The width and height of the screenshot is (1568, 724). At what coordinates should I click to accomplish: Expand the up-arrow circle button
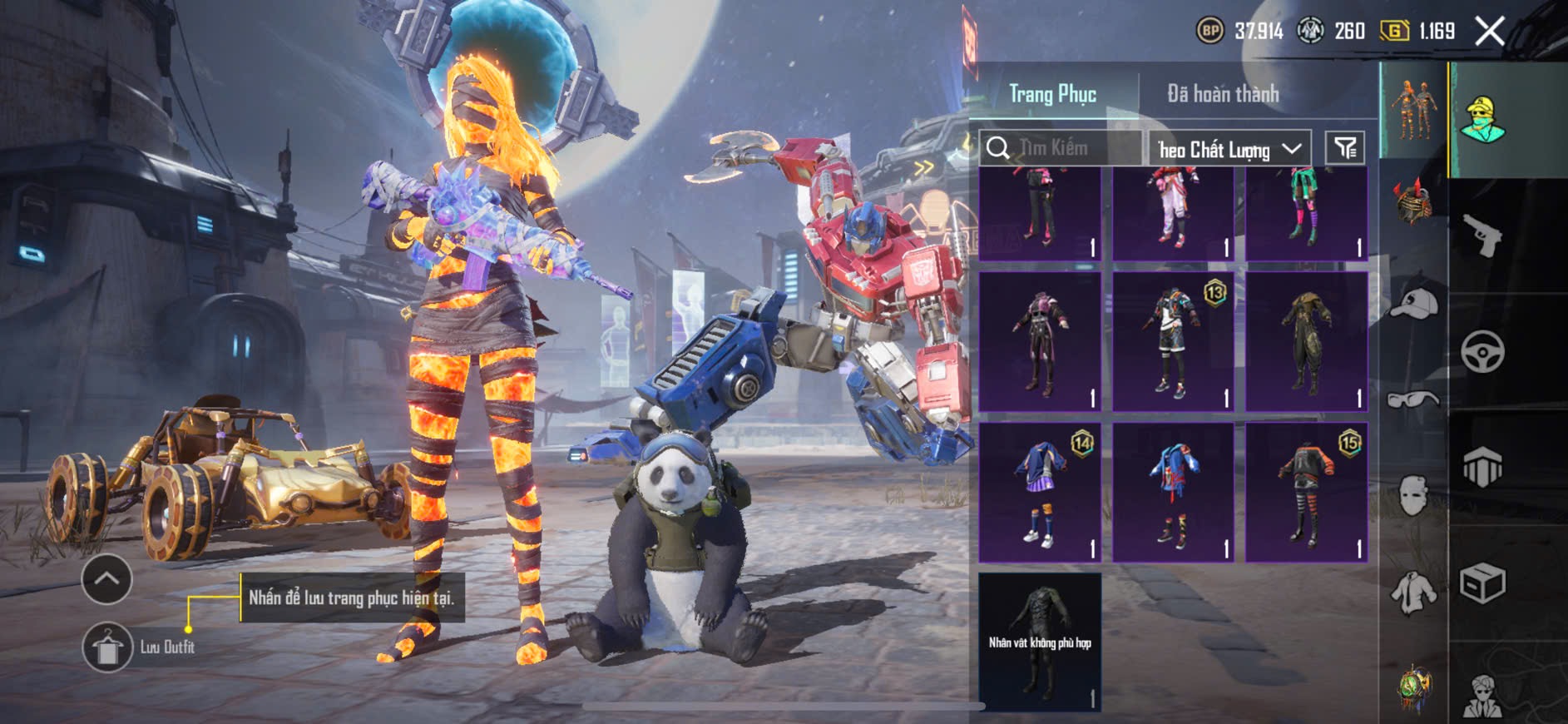click(x=106, y=578)
